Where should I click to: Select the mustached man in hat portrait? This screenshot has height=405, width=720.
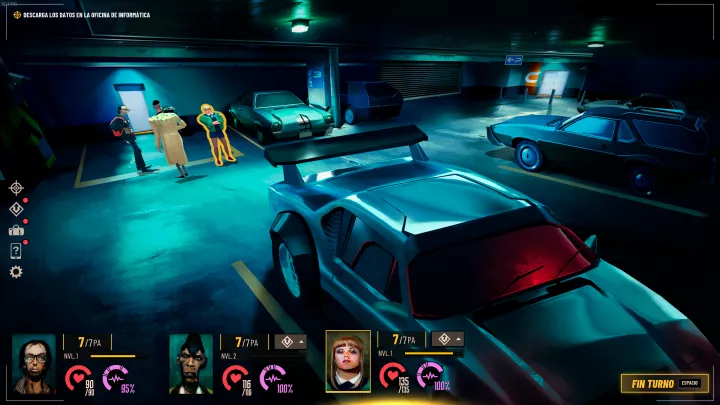[190, 363]
